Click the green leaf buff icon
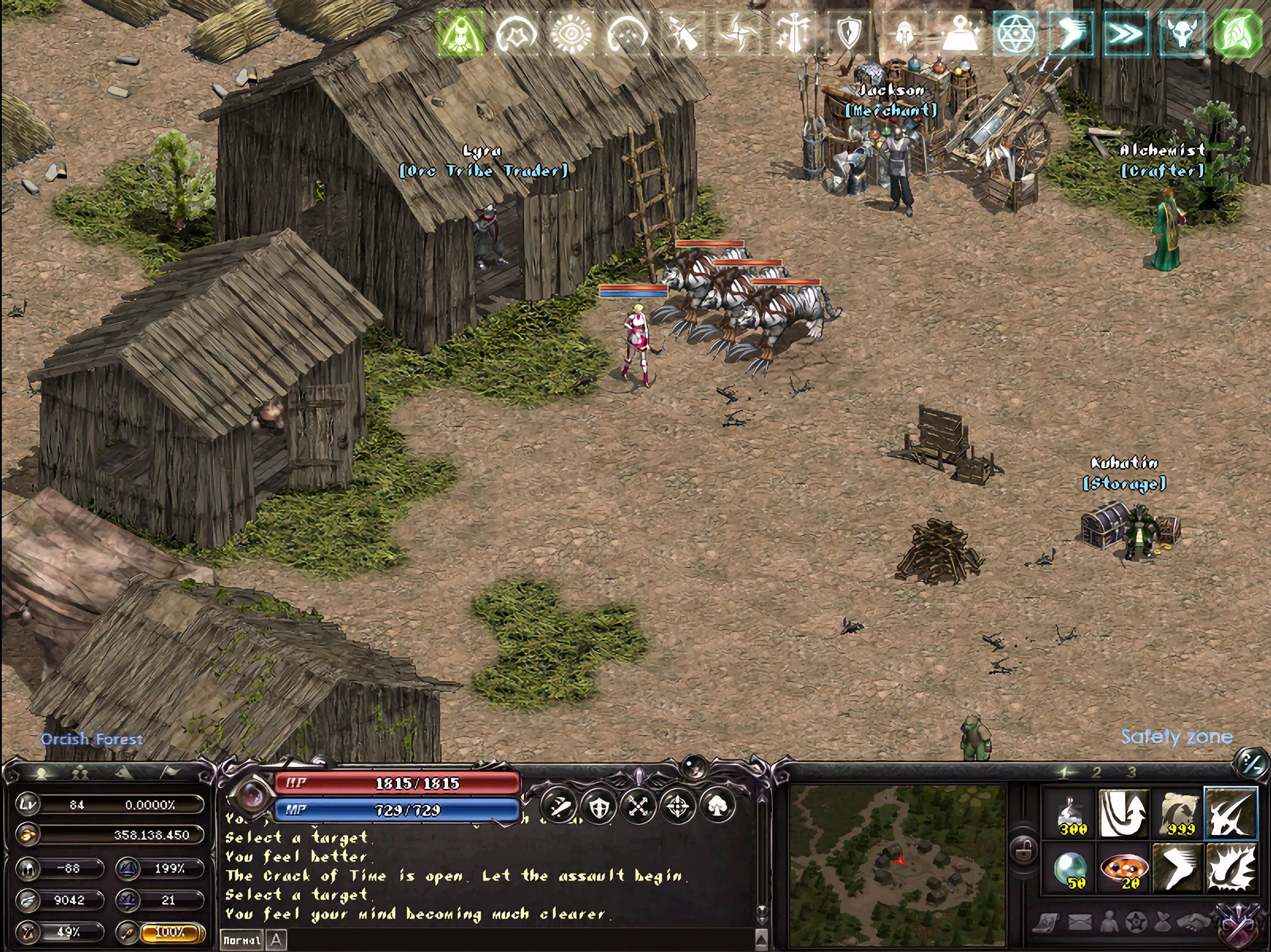 [x=1237, y=34]
